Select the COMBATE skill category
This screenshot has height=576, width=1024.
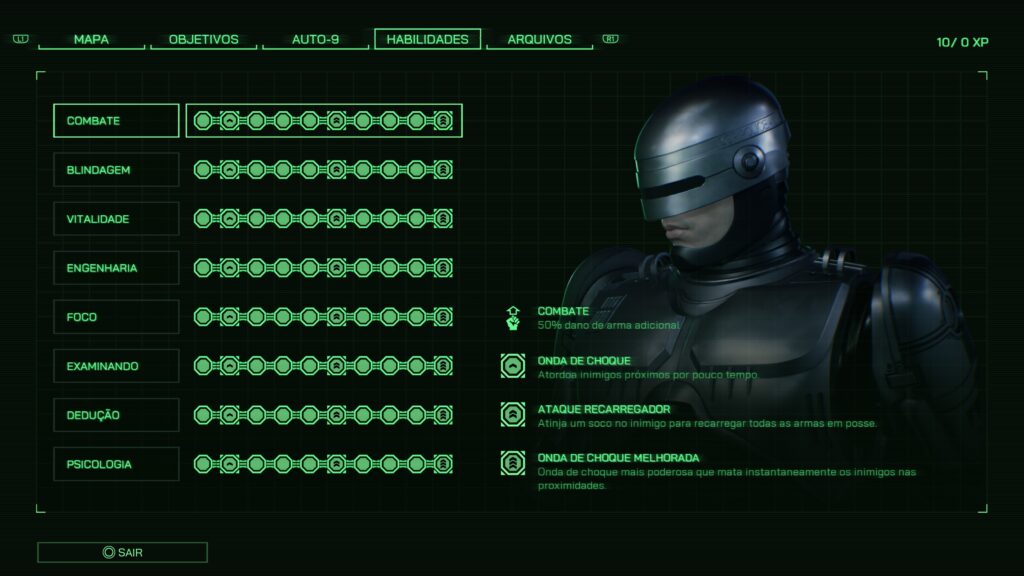pos(116,121)
